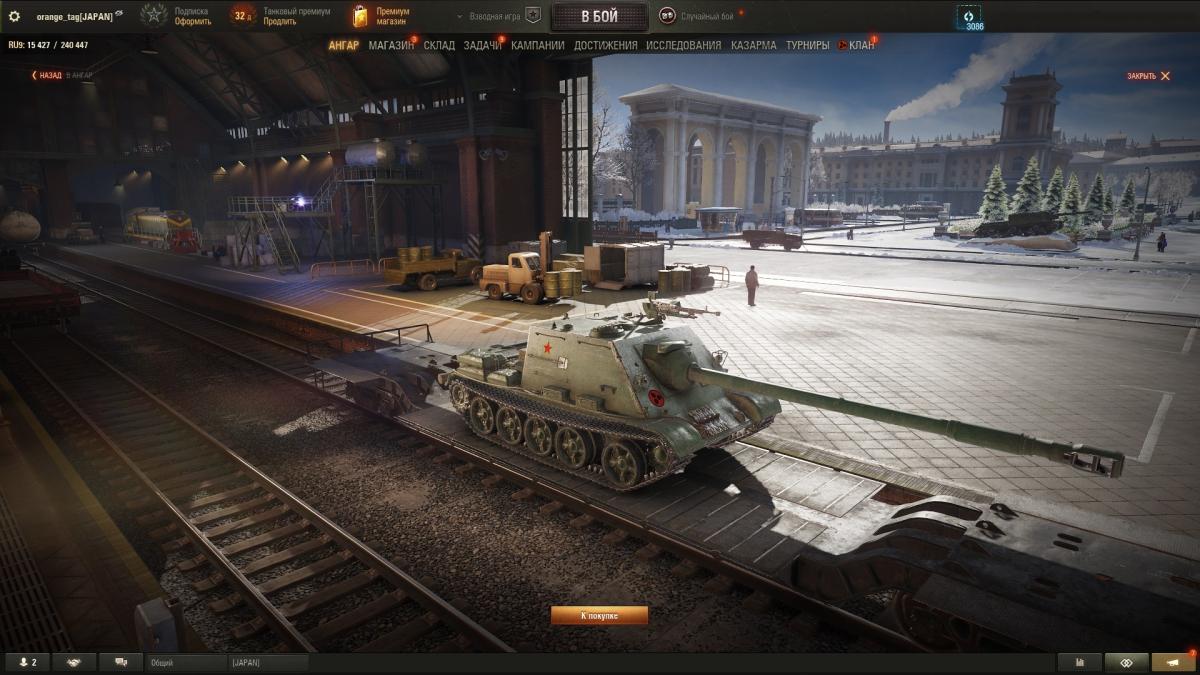Open the ИССЛЕДОВАНИЯ research tab
The height and width of the screenshot is (675, 1200).
(x=683, y=45)
